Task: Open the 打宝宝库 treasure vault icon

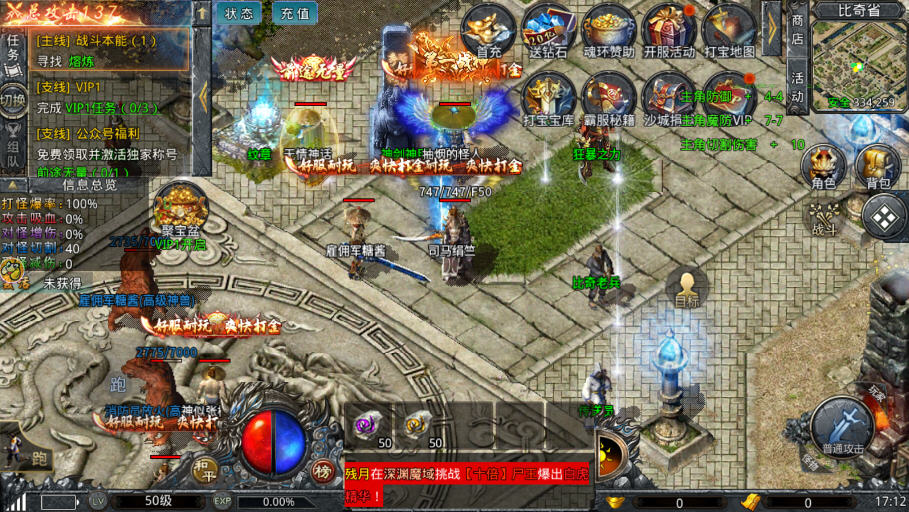Action: [x=549, y=98]
